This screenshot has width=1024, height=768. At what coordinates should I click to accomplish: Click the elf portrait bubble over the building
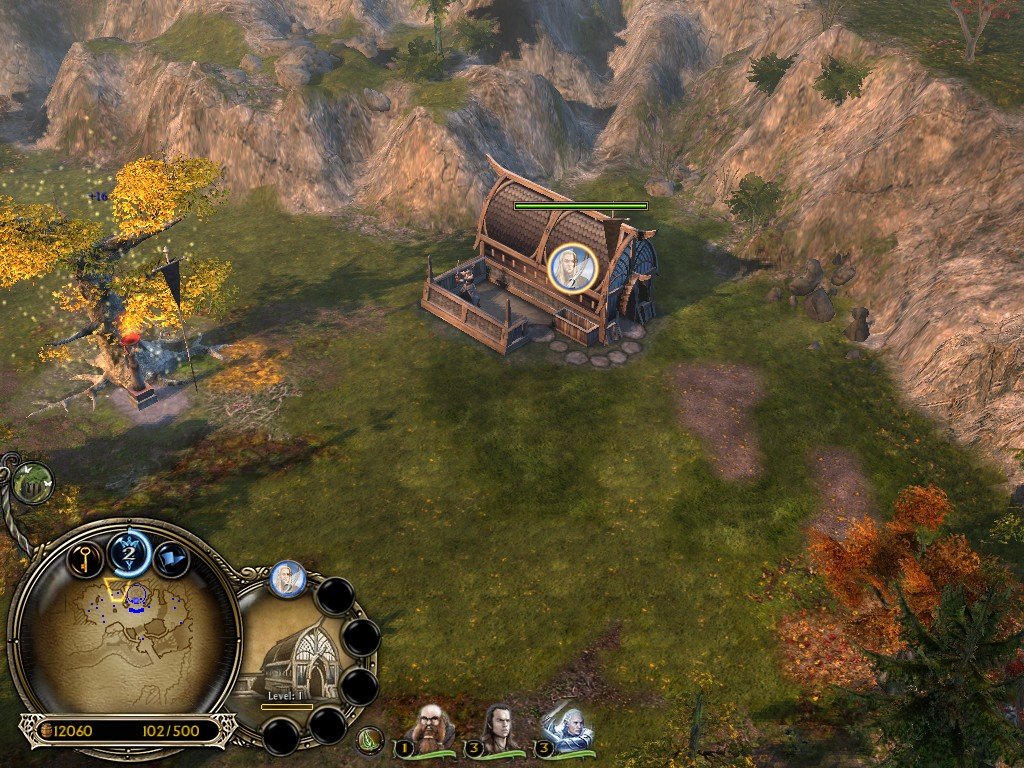573,266
